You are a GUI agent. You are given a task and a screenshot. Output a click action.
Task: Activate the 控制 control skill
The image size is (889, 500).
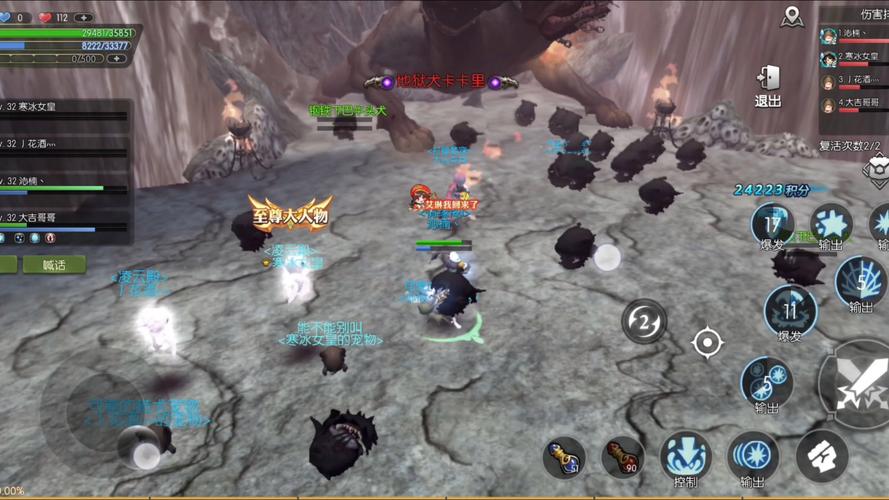[685, 458]
